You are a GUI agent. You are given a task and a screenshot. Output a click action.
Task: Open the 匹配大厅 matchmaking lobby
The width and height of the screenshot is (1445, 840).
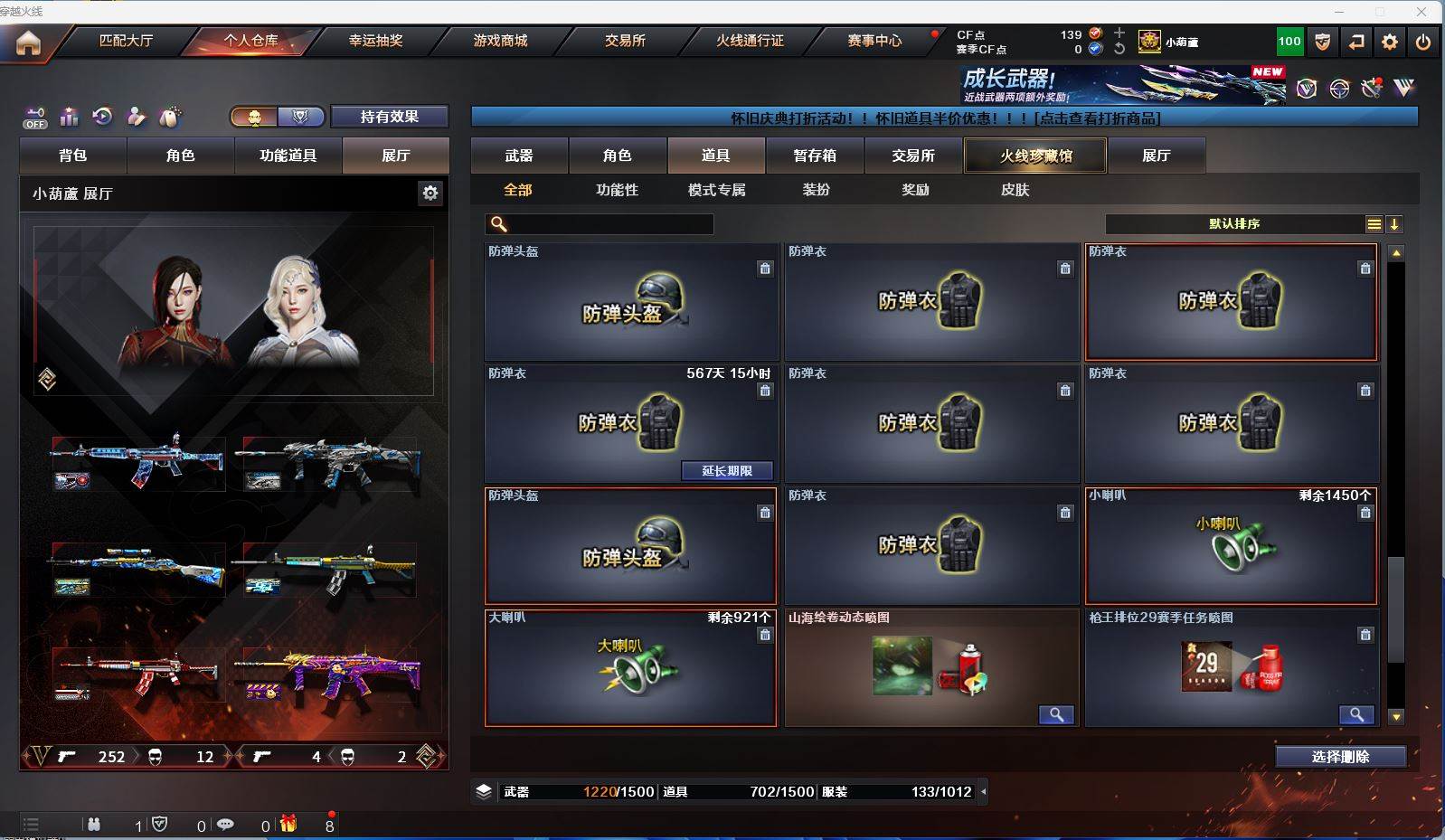126,41
